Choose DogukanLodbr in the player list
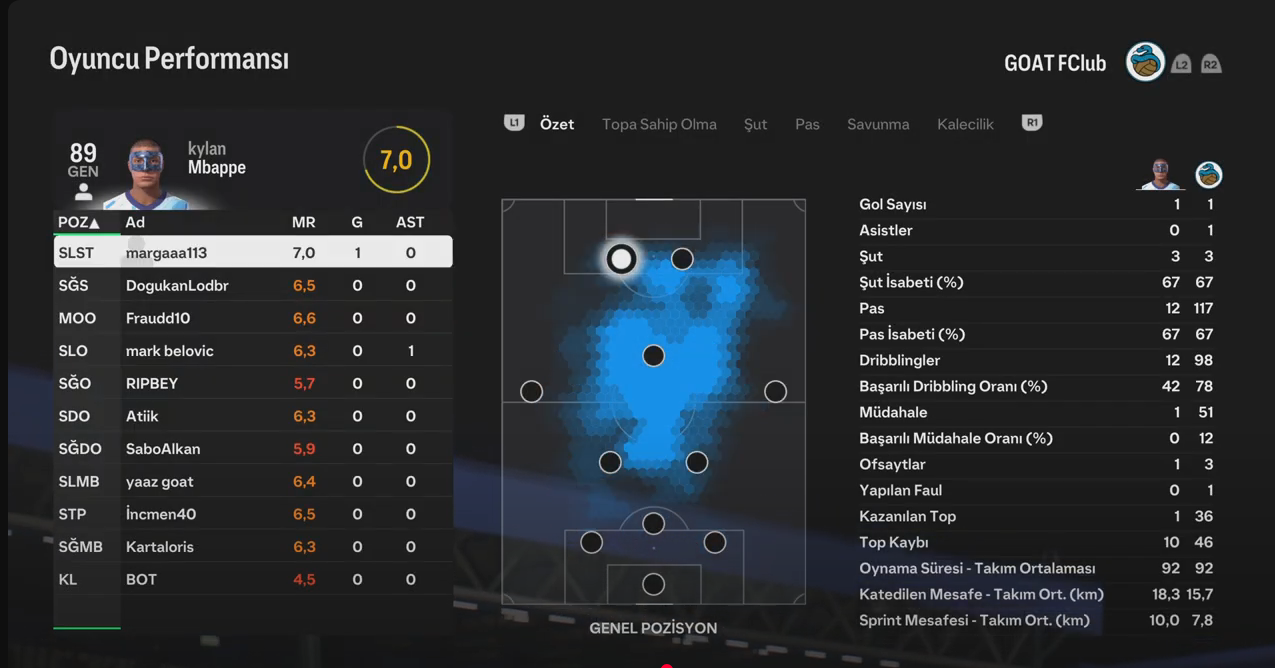Screen dimensions: 1275x668 [x=252, y=286]
